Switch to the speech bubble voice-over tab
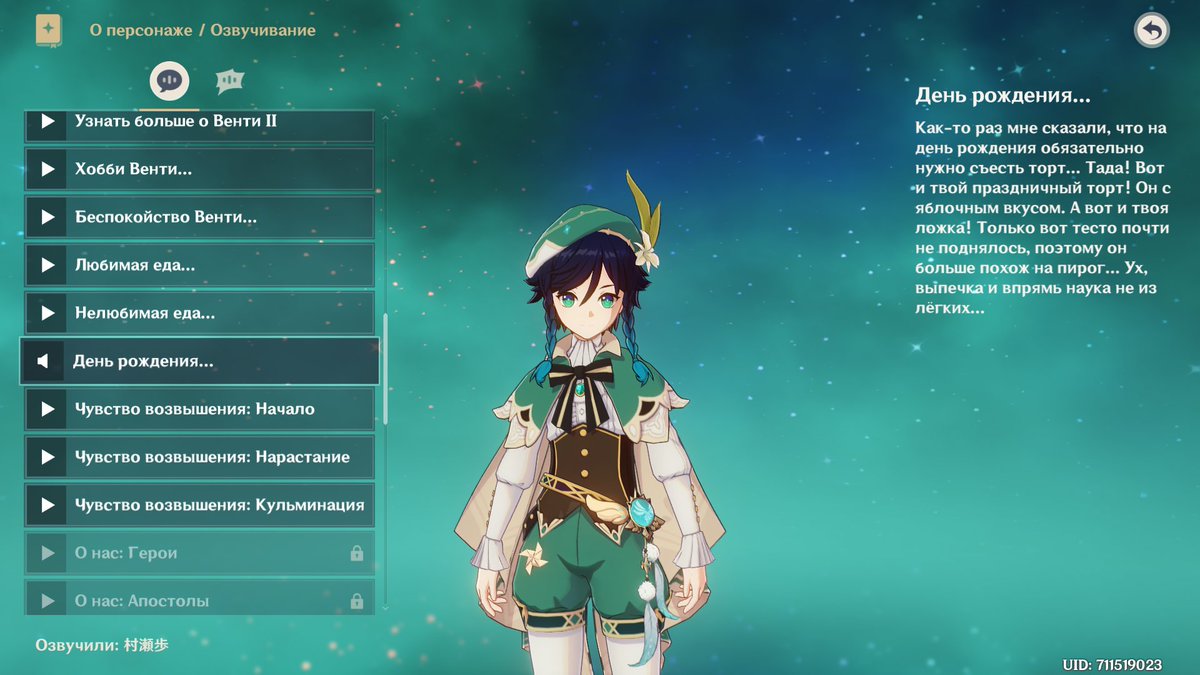This screenshot has height=675, width=1200. tap(169, 81)
